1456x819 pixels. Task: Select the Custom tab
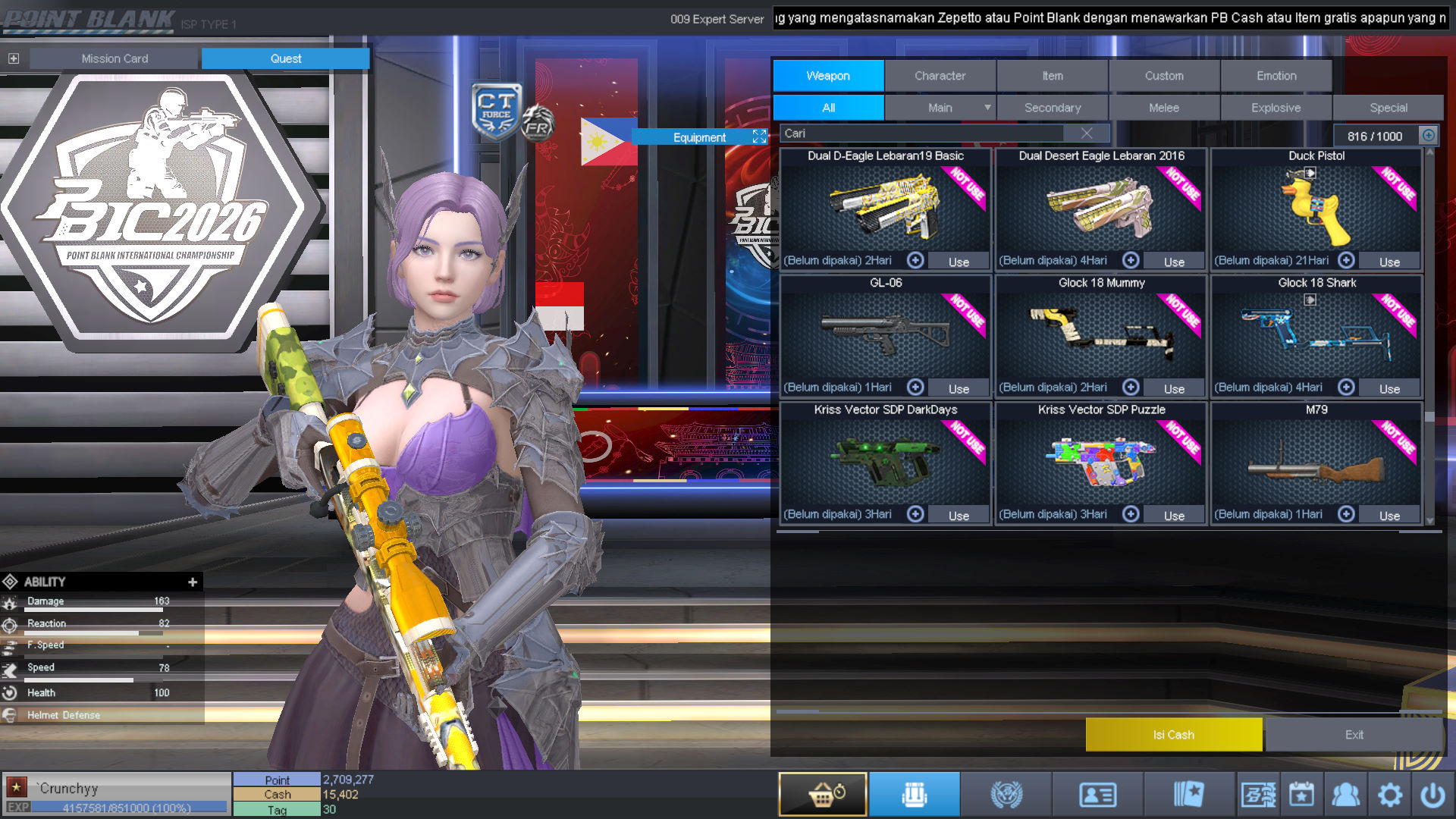1164,76
